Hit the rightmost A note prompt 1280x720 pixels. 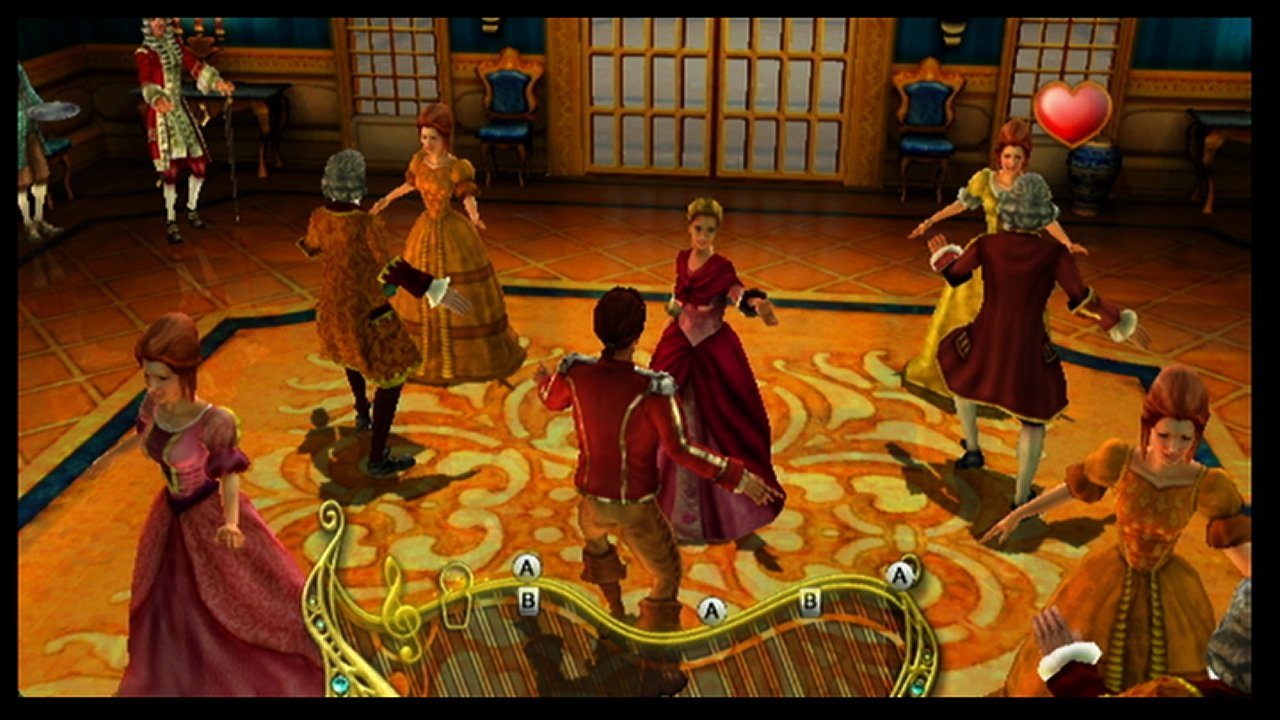tap(899, 577)
